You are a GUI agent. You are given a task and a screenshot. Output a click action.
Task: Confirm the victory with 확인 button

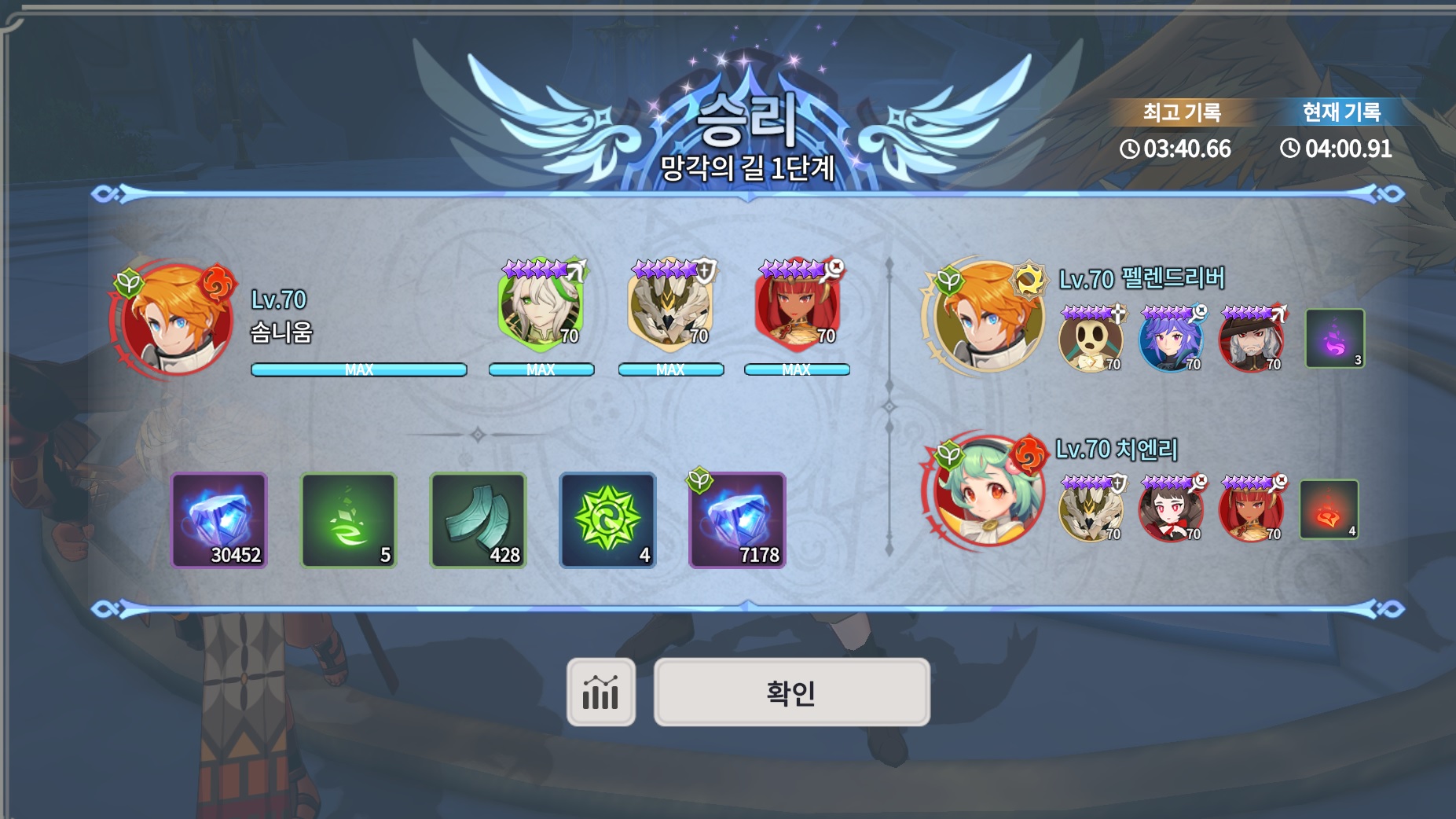(x=791, y=692)
